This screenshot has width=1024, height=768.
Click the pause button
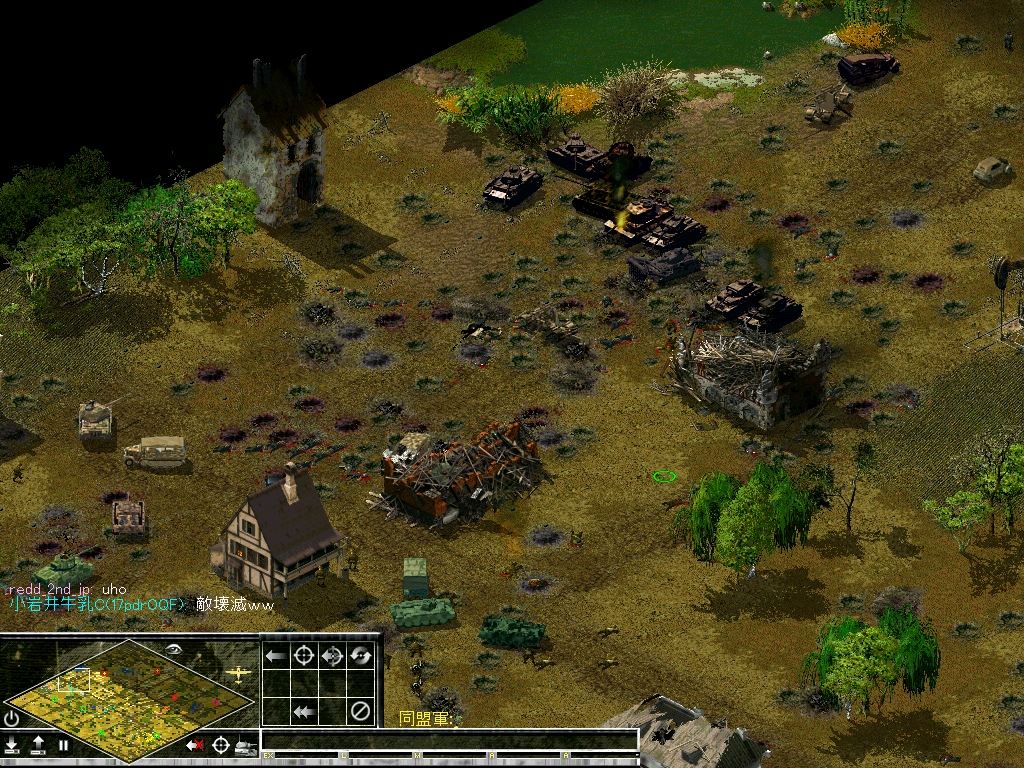pos(63,745)
